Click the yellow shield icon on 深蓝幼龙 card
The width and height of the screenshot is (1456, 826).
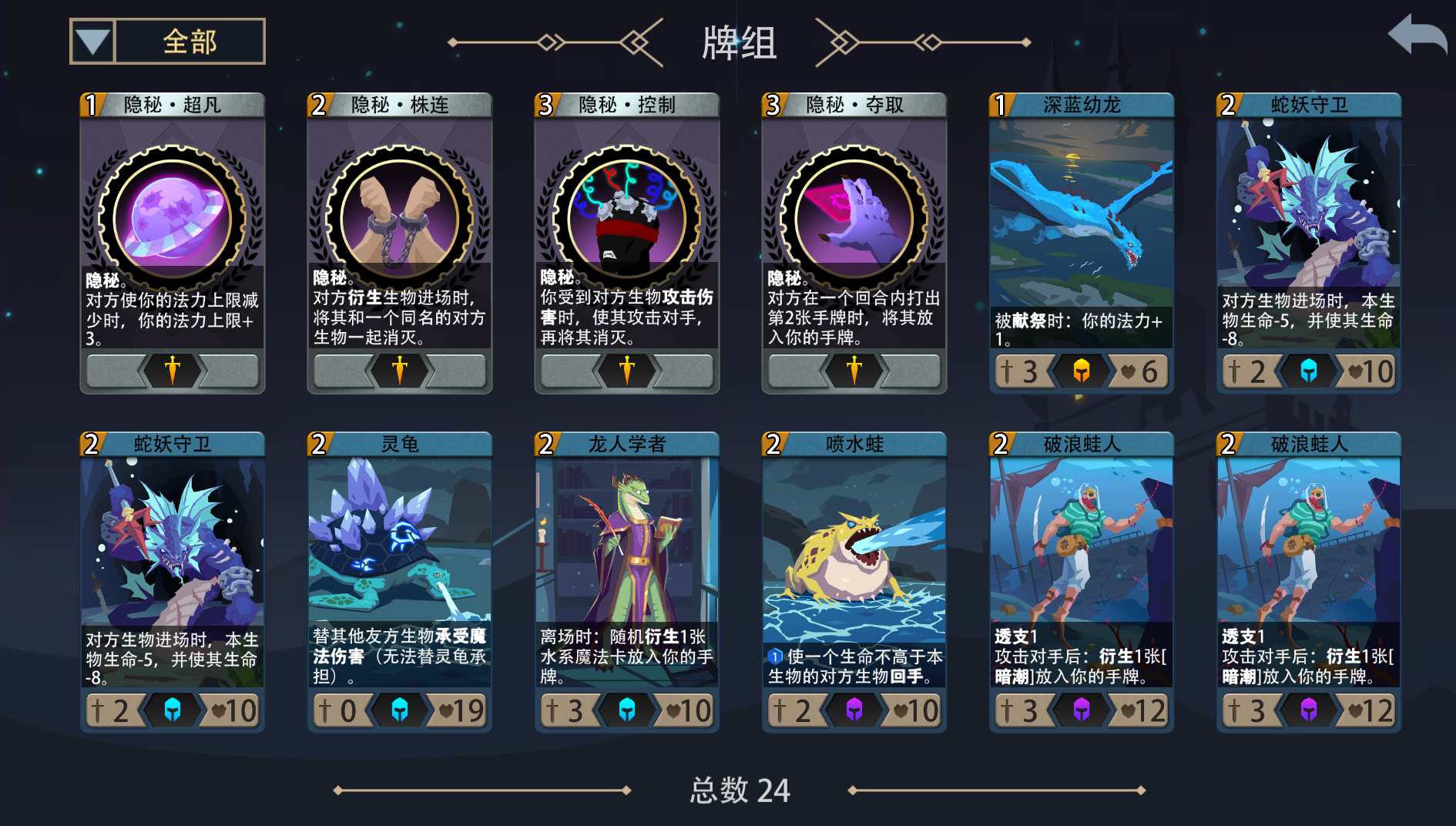(1082, 371)
